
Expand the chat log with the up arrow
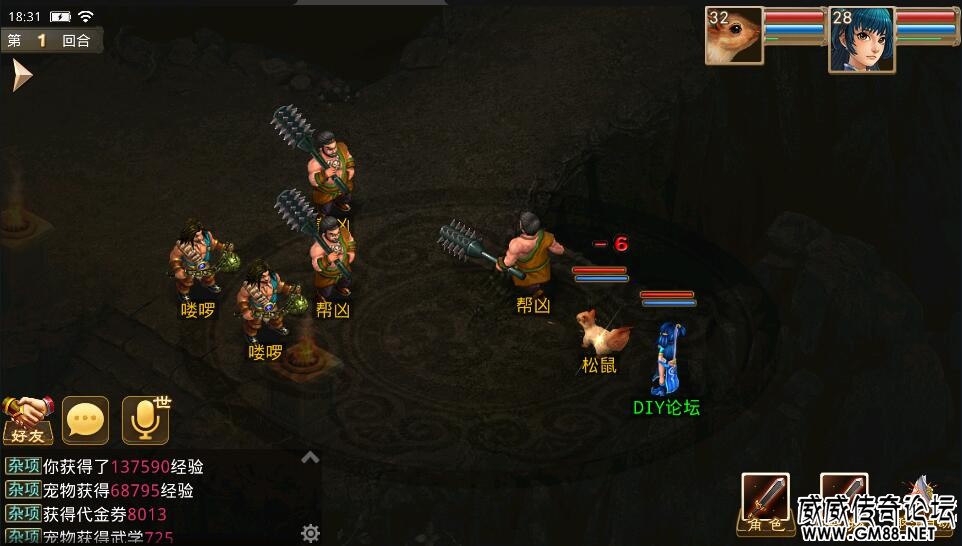(x=311, y=457)
